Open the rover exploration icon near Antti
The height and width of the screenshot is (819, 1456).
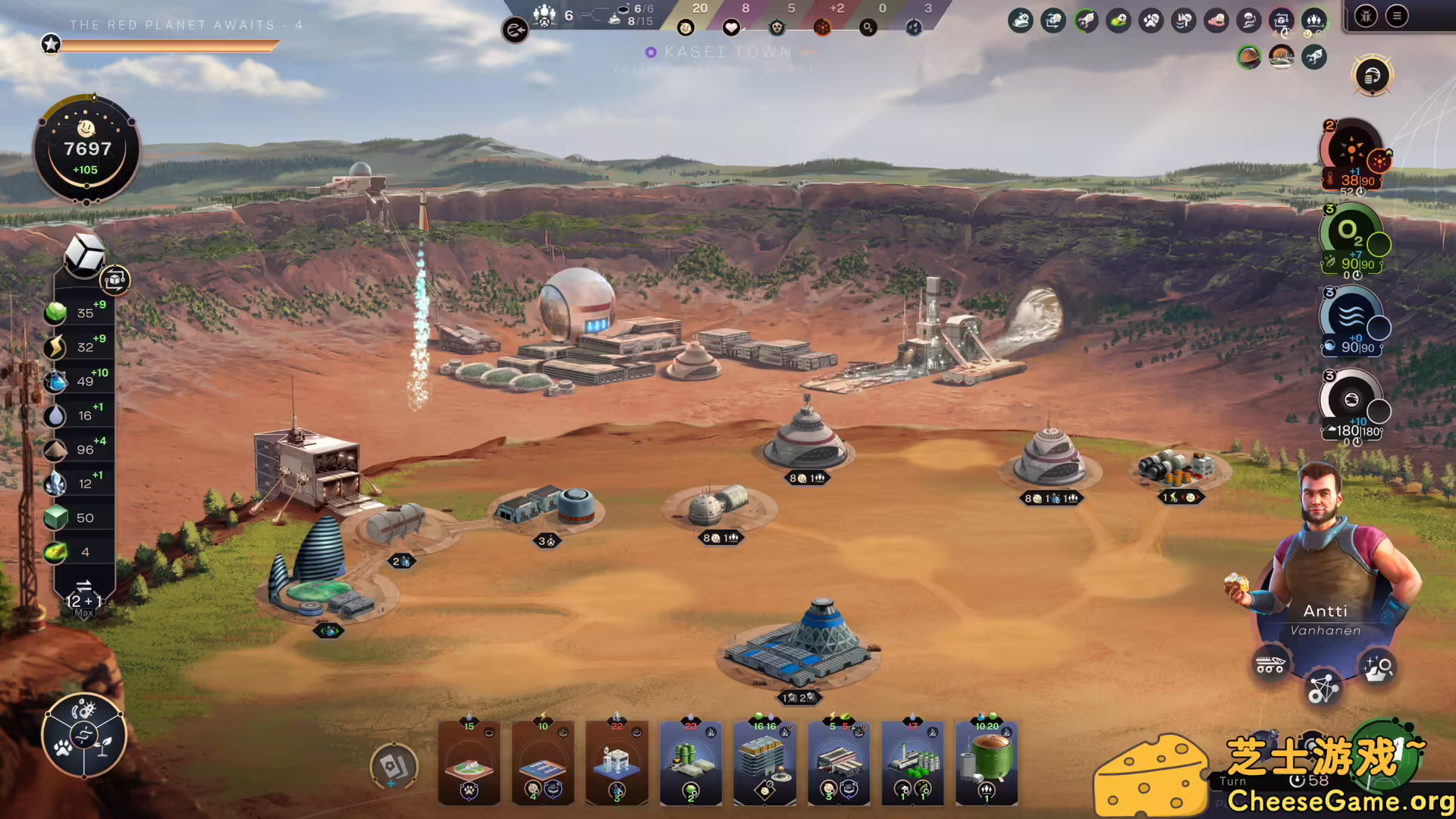[1270, 665]
